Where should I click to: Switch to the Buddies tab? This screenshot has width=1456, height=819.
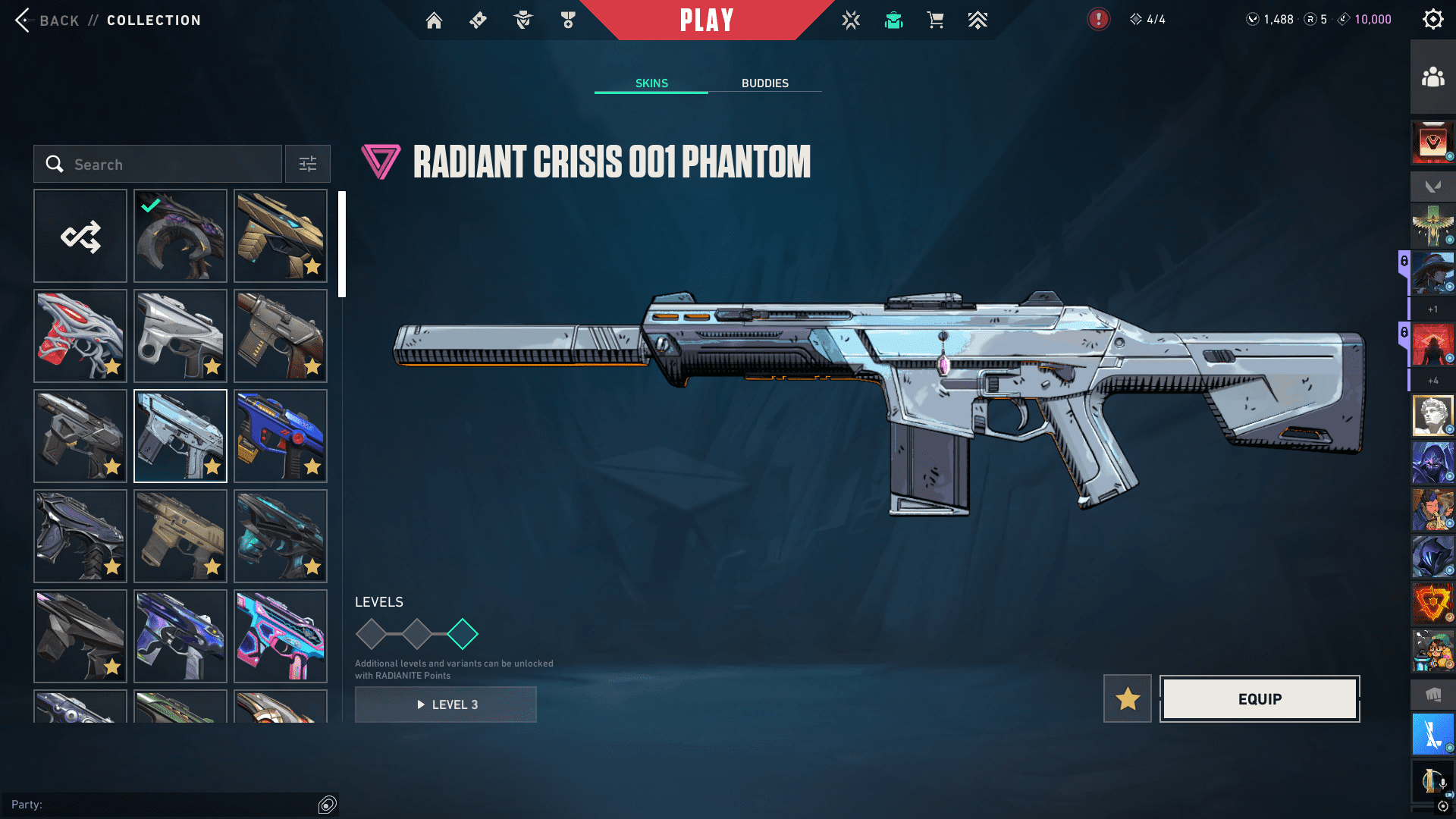click(x=764, y=83)
